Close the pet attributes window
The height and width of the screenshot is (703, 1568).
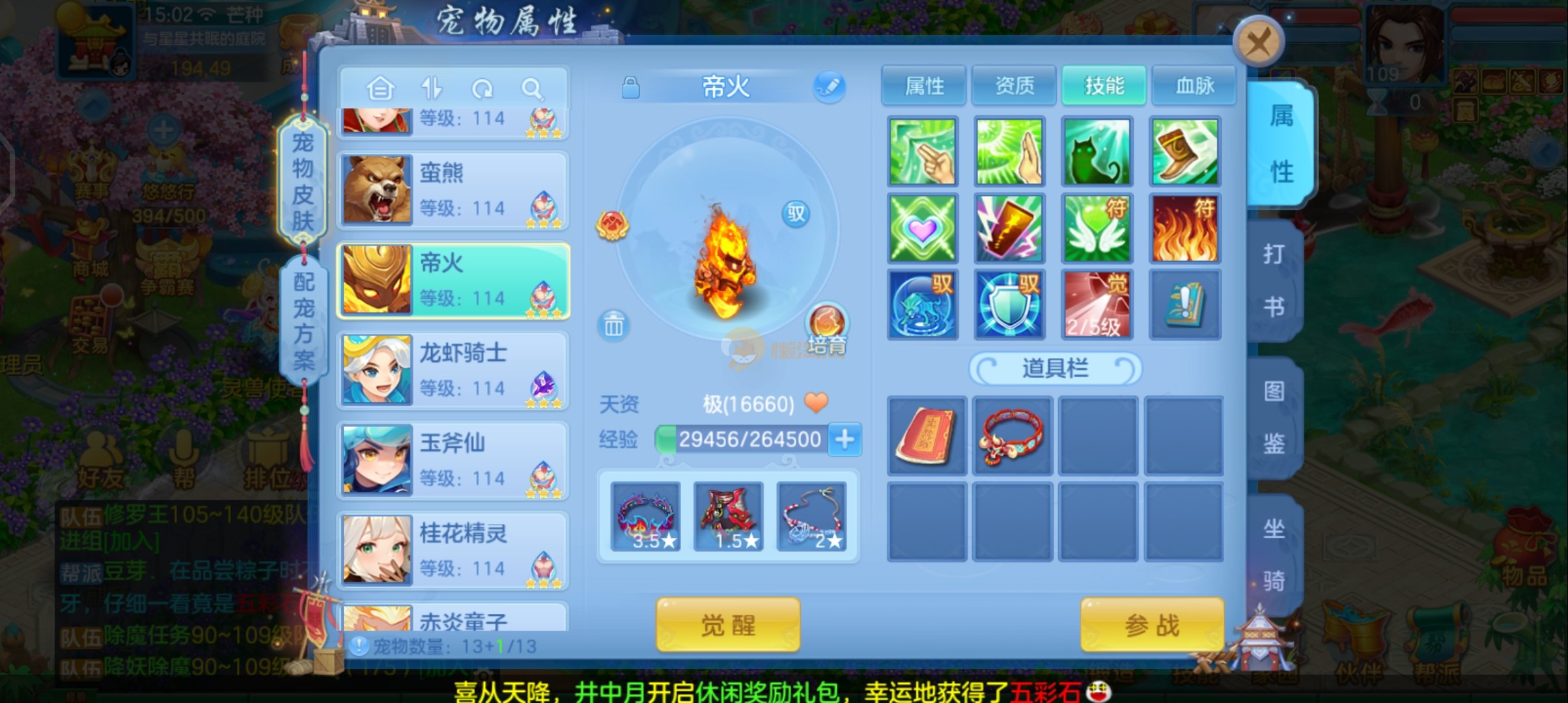[x=1259, y=43]
